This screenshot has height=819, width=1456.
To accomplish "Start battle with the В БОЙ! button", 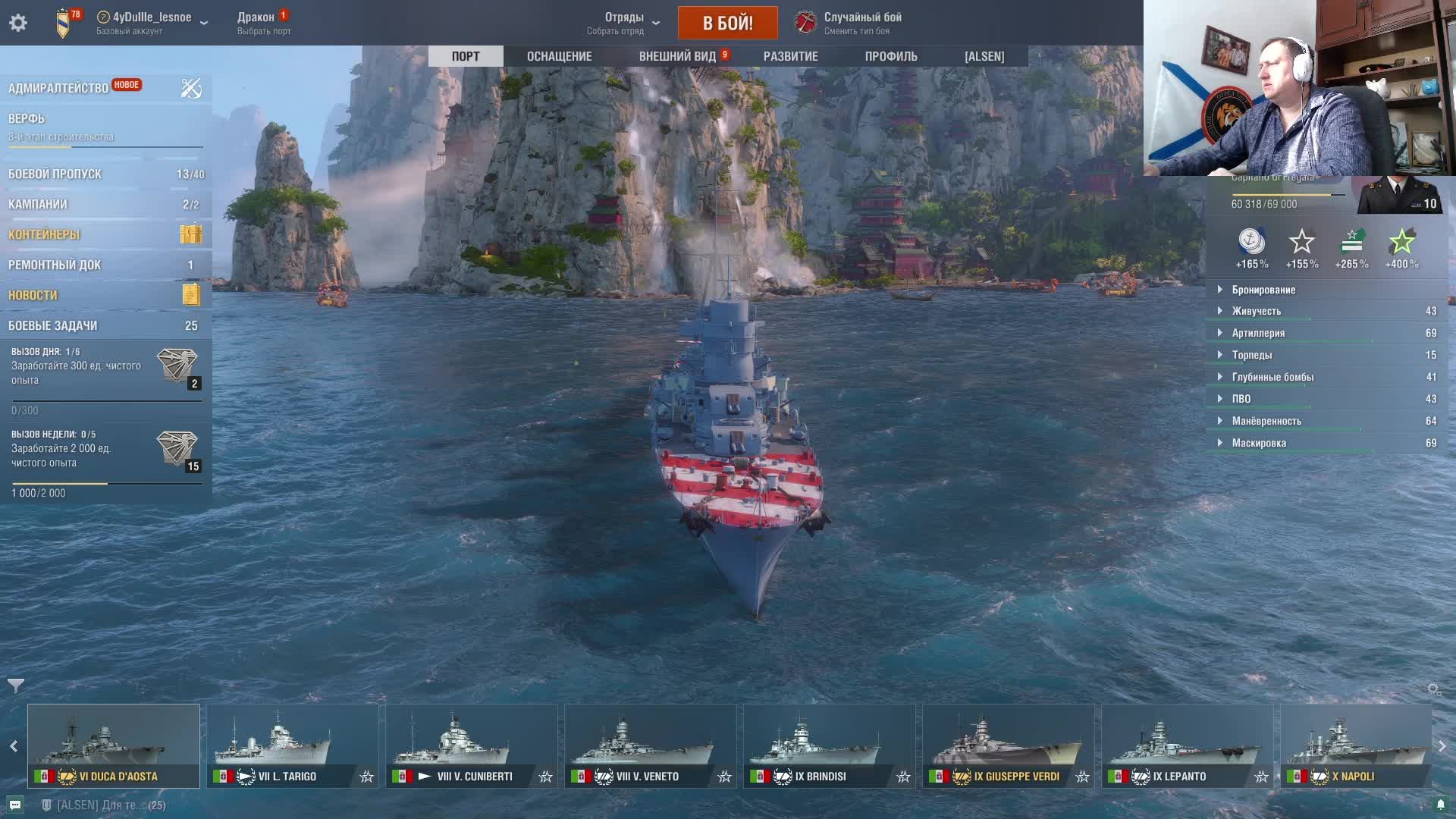I will click(x=727, y=23).
